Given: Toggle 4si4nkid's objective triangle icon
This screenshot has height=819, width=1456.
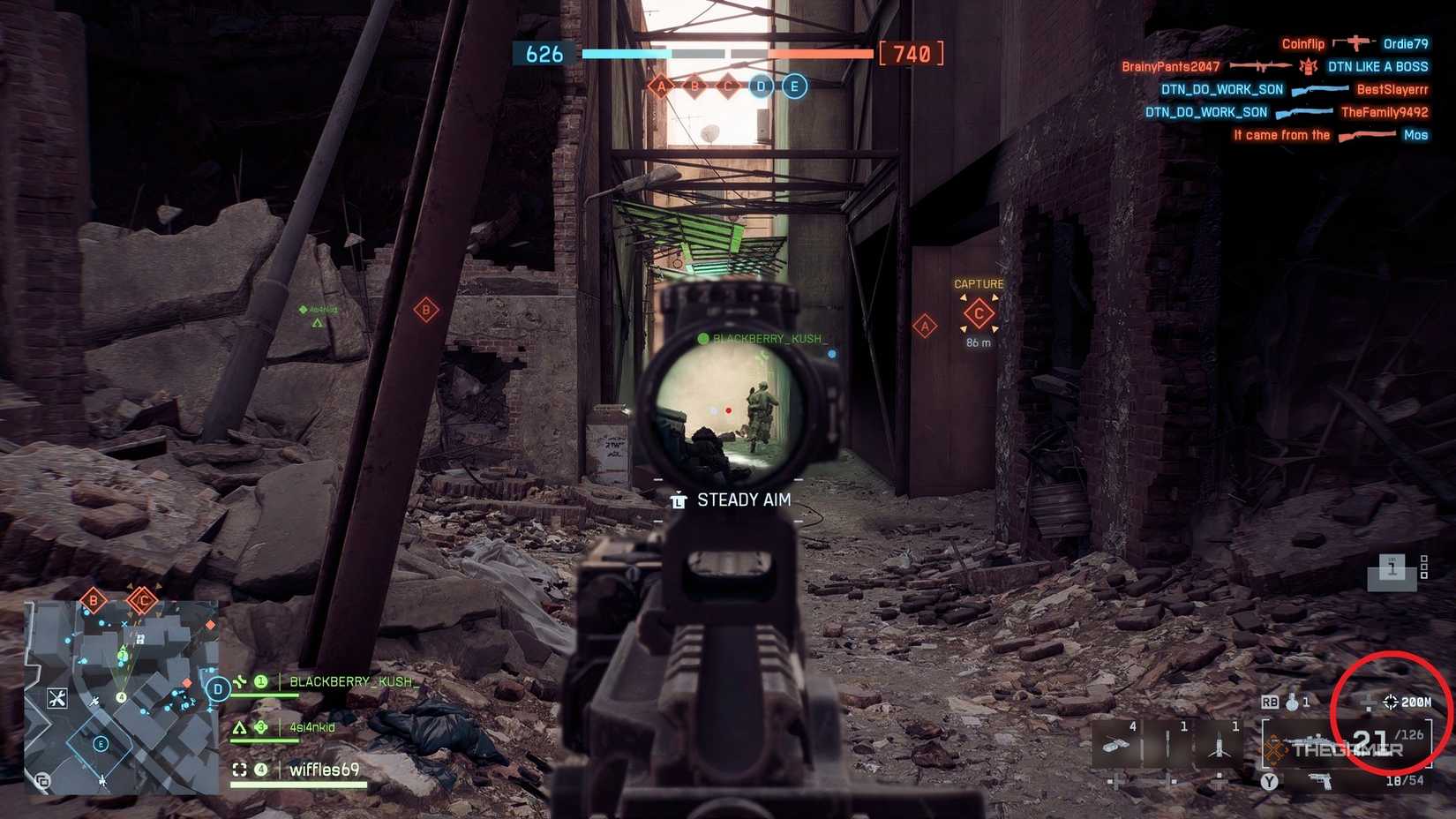Looking at the screenshot, I should [x=239, y=727].
